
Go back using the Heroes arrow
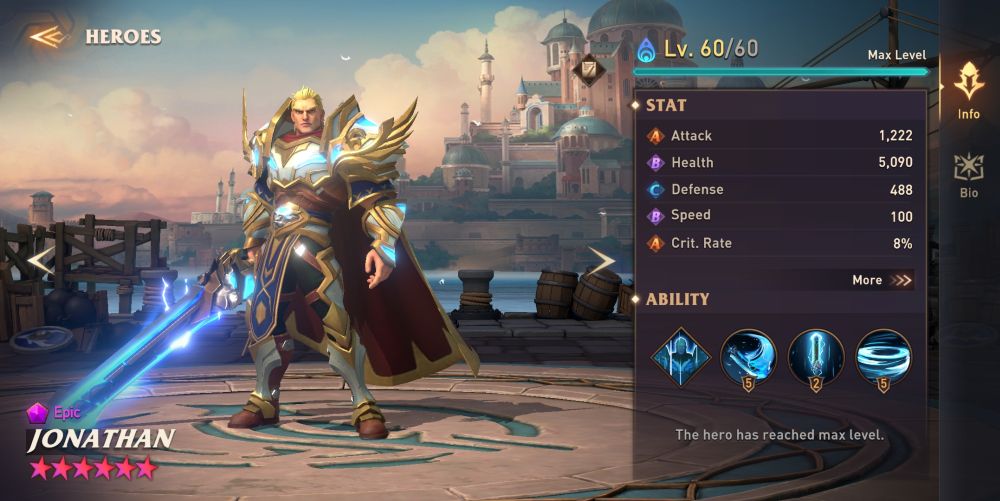pos(47,37)
